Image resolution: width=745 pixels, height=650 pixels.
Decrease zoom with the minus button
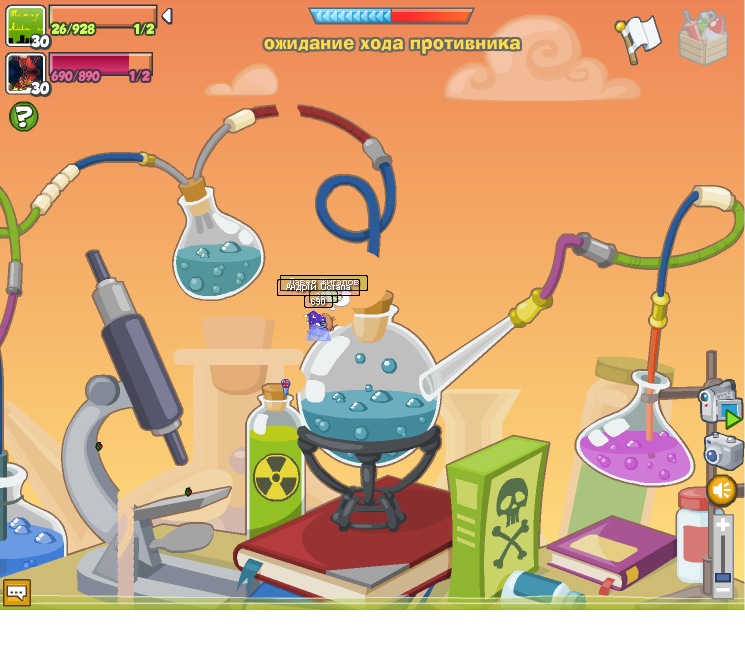pyautogui.click(x=722, y=589)
